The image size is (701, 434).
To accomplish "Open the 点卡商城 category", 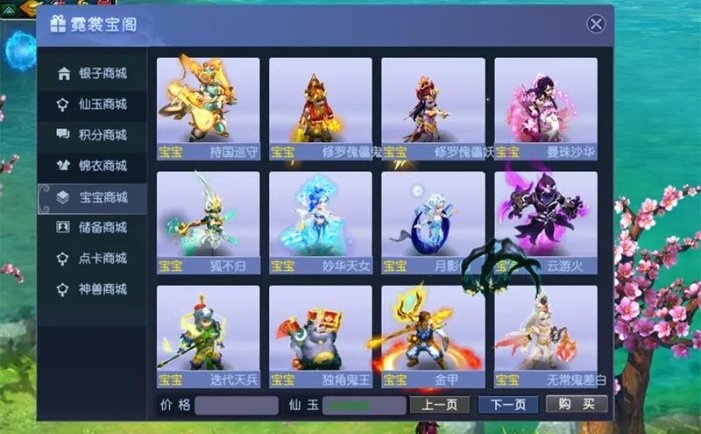I will (x=92, y=259).
